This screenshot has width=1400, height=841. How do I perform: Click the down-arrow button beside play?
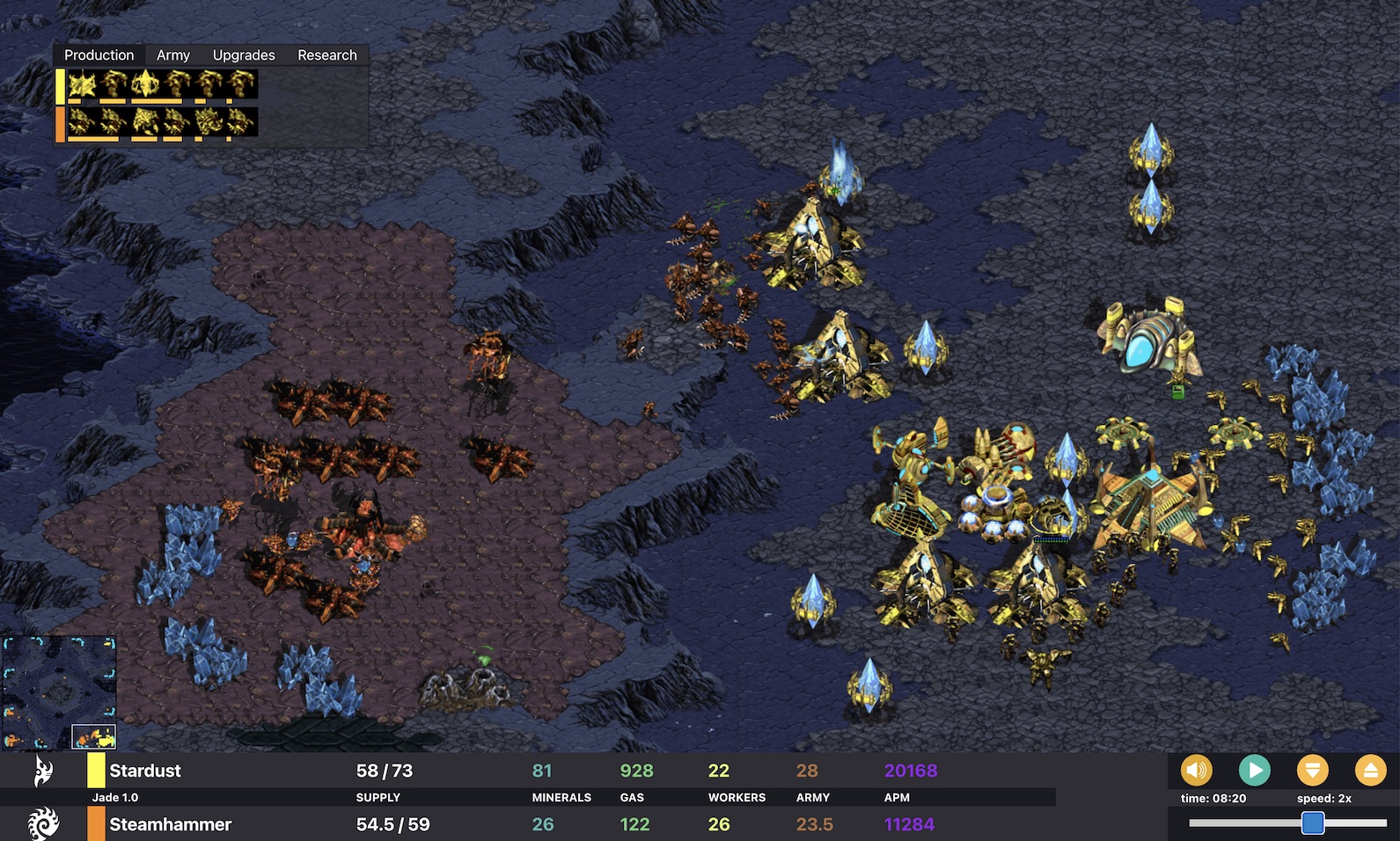[1312, 771]
